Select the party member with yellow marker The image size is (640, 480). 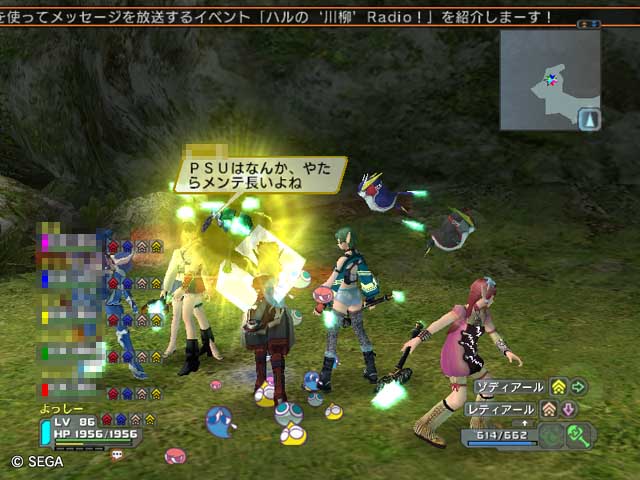point(70,318)
